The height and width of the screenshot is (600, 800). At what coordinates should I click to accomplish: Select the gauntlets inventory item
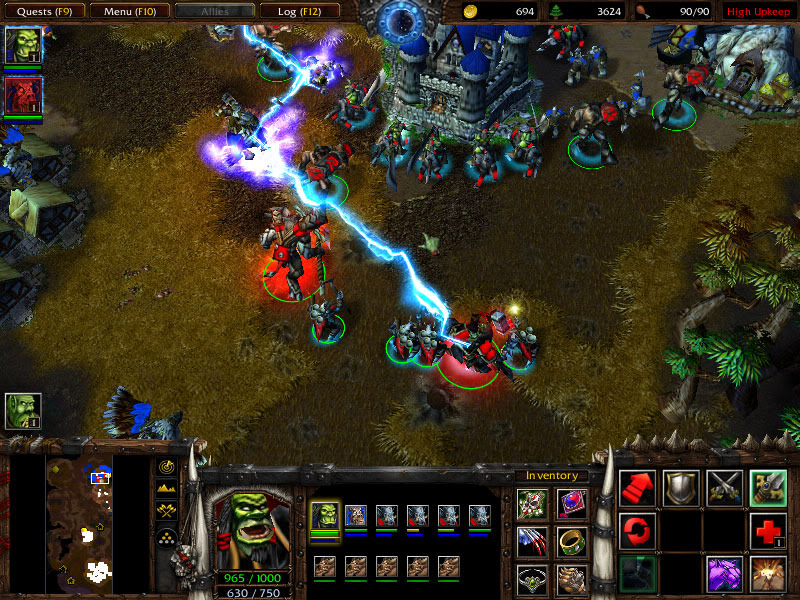572,579
